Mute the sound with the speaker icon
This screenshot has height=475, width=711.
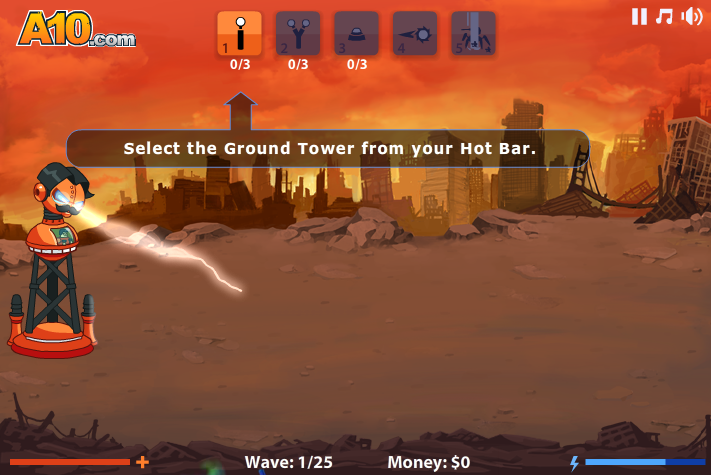click(691, 16)
